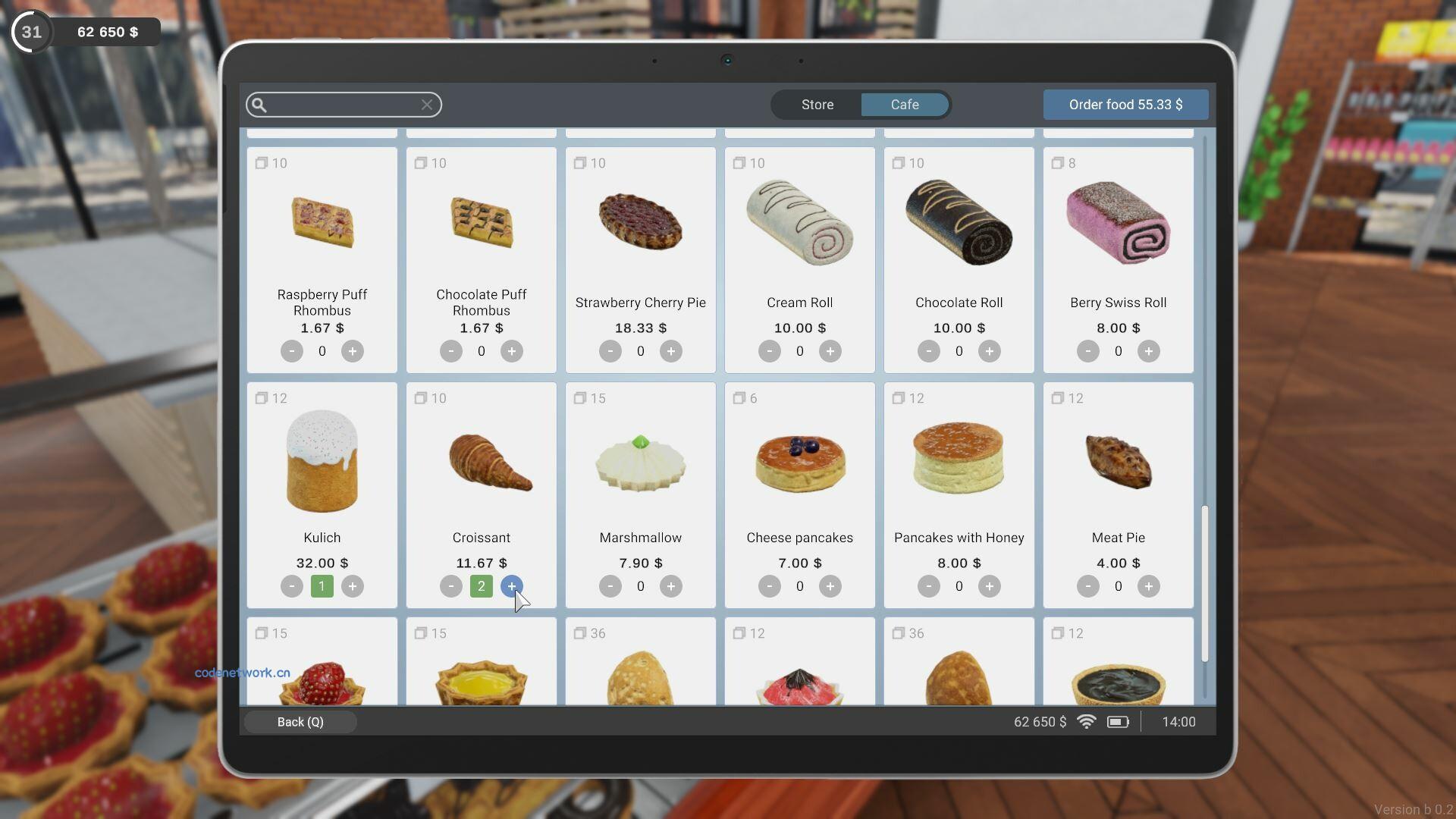Increase the Cream Roll order amount
The image size is (1456, 819).
coord(830,351)
